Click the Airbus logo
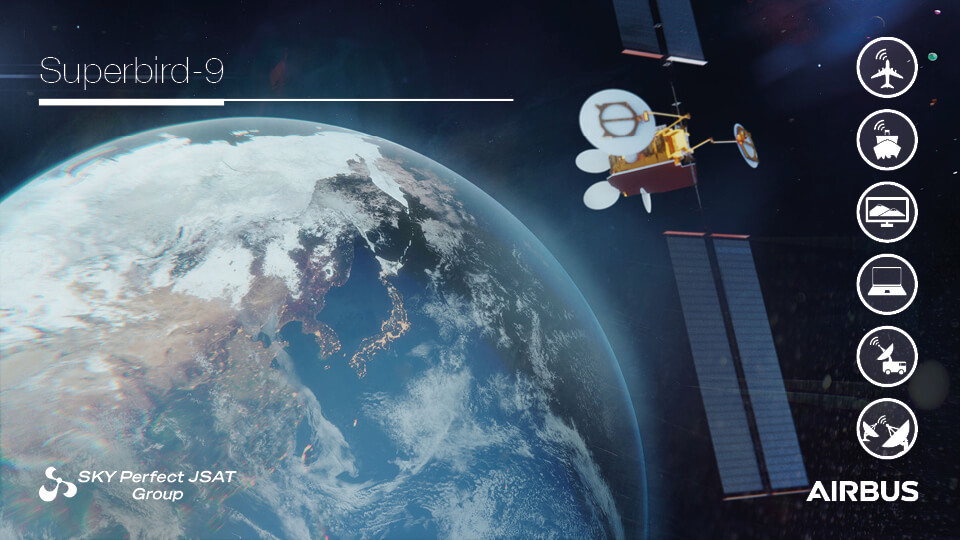The image size is (960, 540). (x=862, y=492)
